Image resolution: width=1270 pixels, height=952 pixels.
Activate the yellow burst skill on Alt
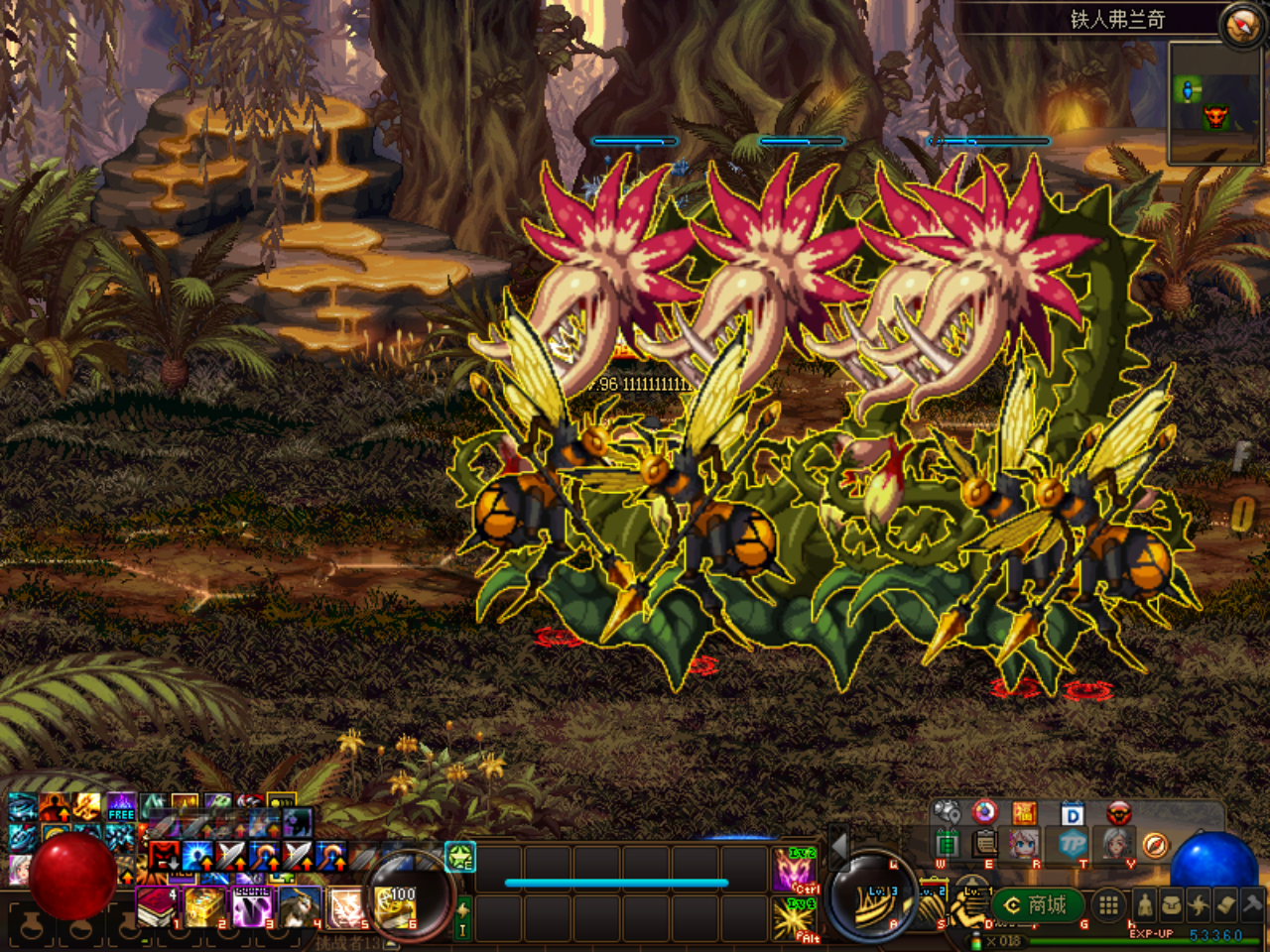(x=794, y=919)
